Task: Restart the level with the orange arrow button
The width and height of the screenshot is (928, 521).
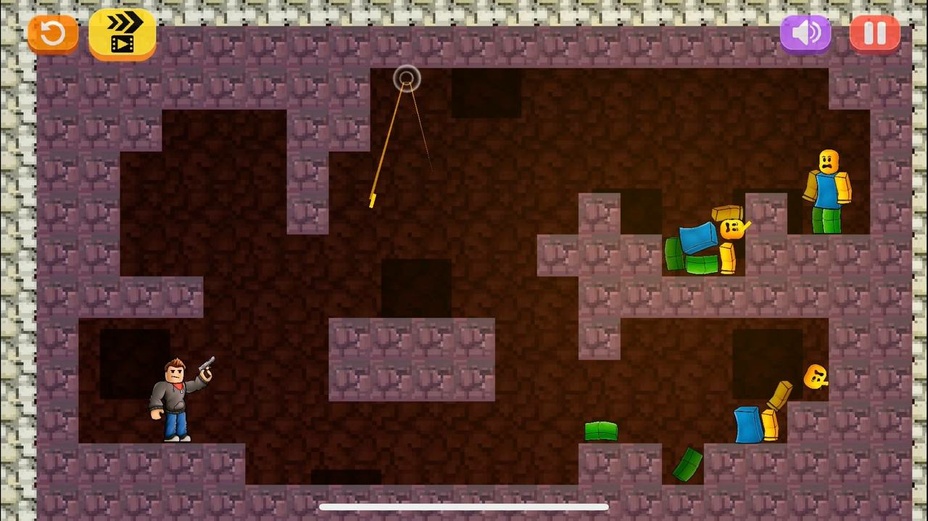Action: pos(52,34)
